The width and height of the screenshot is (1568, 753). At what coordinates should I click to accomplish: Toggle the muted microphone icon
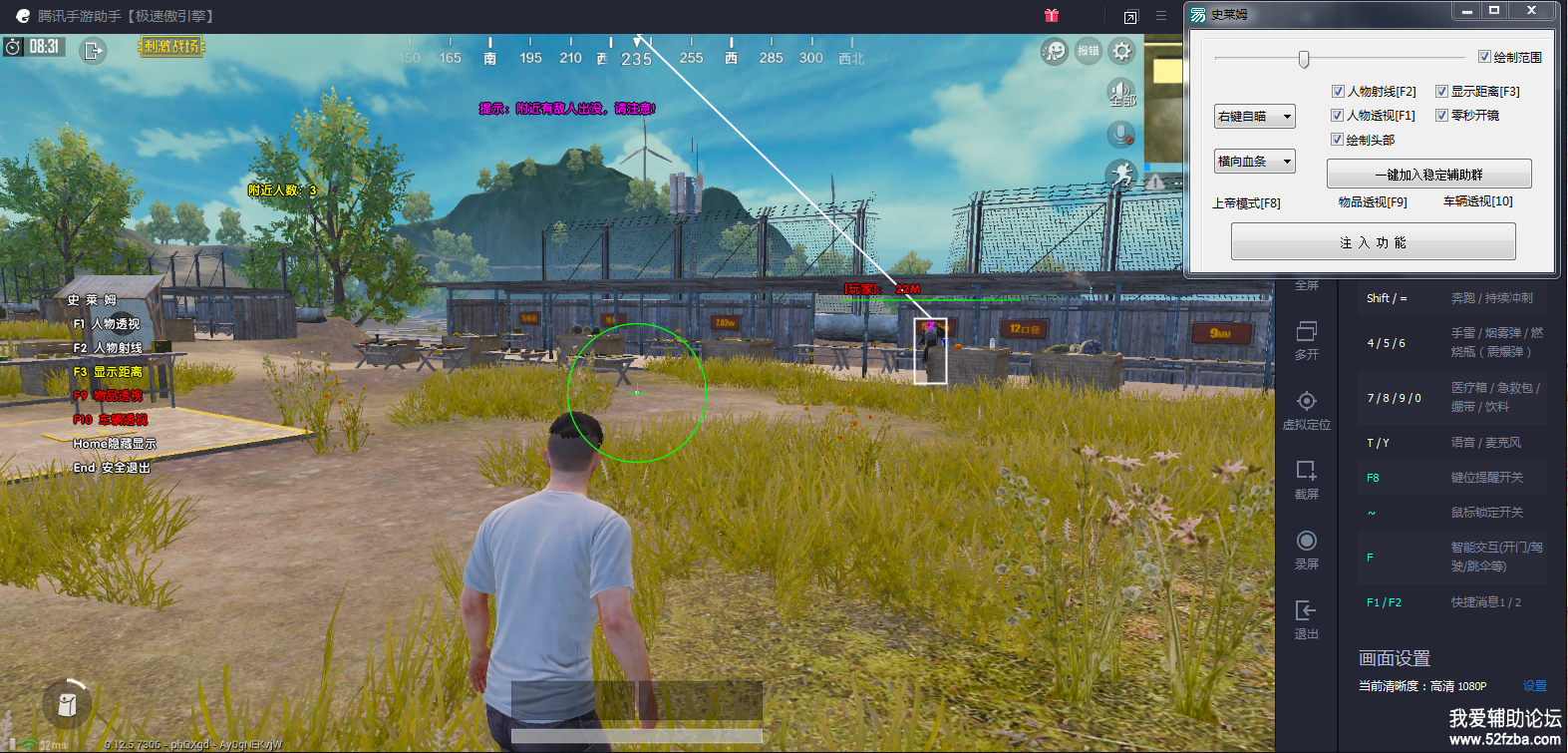coord(1121,135)
